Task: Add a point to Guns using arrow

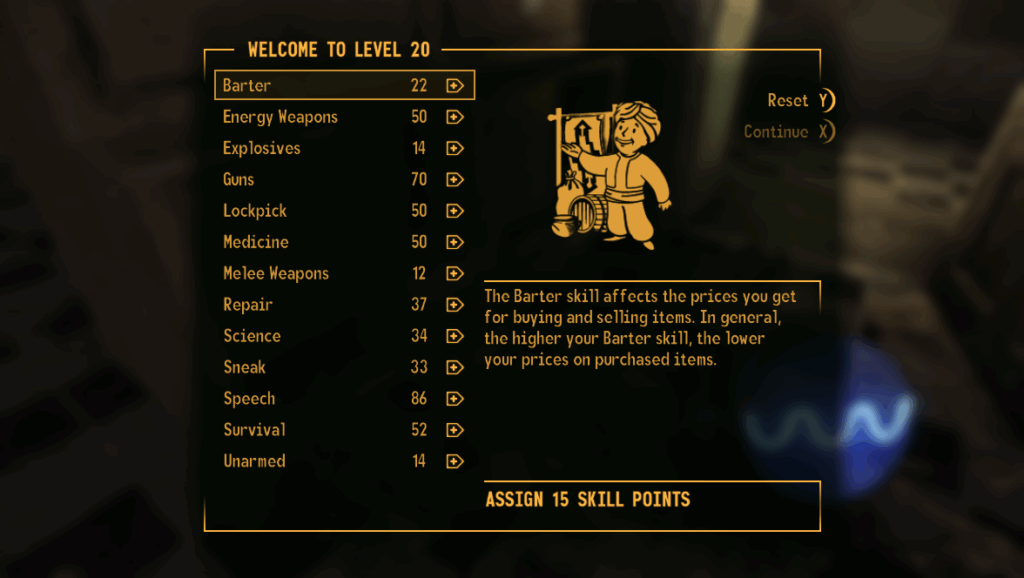Action: click(455, 180)
